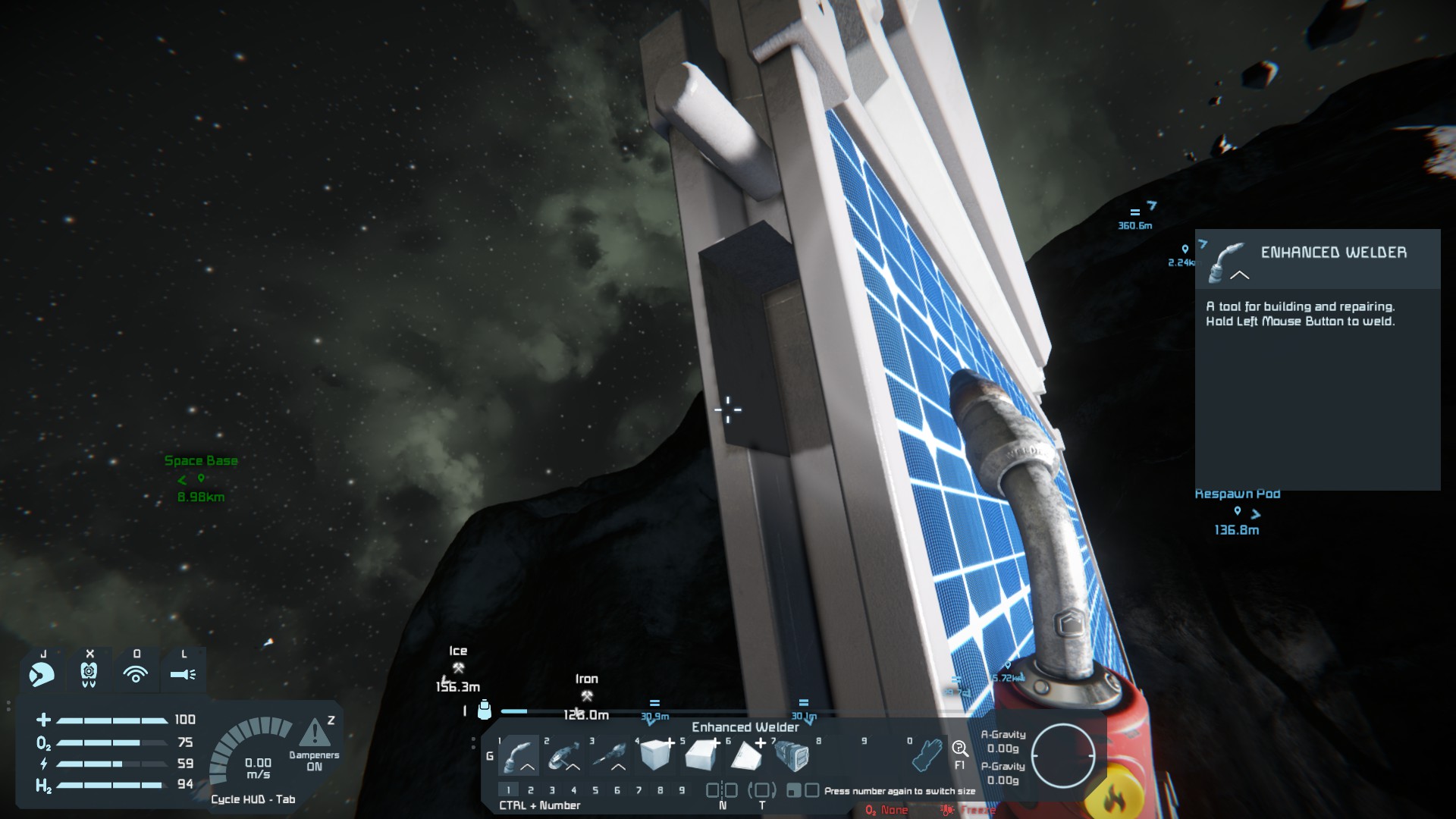The height and width of the screenshot is (819, 1456).
Task: Select the hand drill slot
Action: pyautogui.click(x=610, y=755)
